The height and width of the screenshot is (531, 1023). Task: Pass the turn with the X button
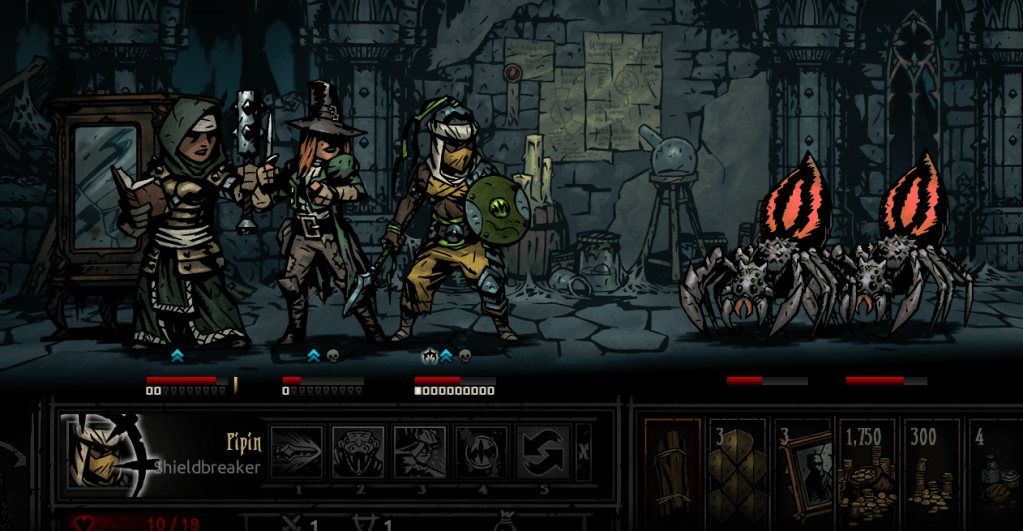[584, 452]
